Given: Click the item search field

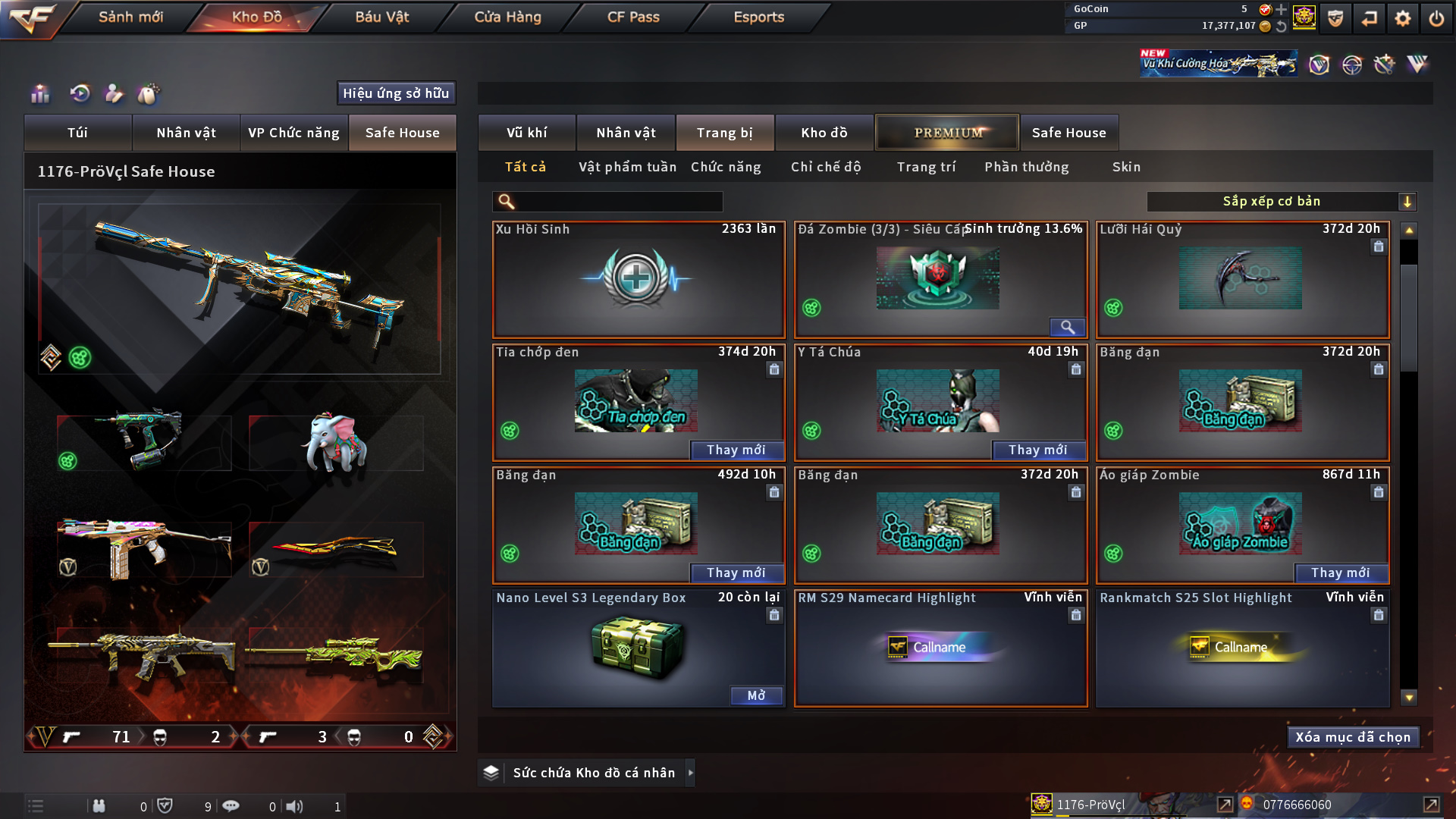Looking at the screenshot, I should pos(618,202).
